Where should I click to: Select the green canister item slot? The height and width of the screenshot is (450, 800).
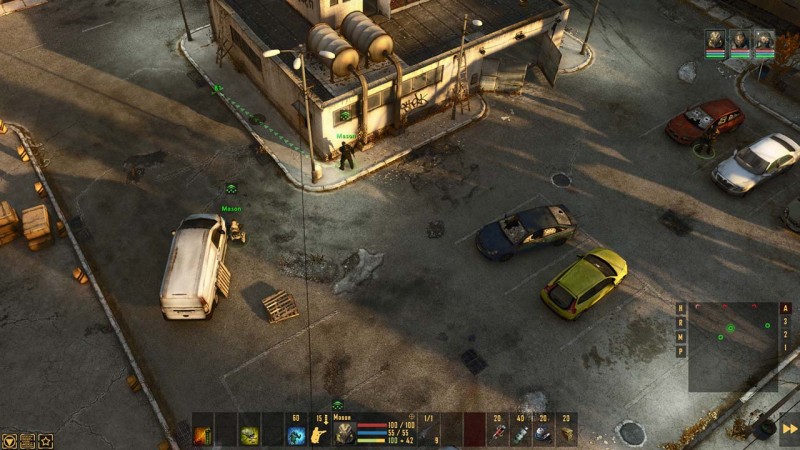pyautogui.click(x=520, y=434)
